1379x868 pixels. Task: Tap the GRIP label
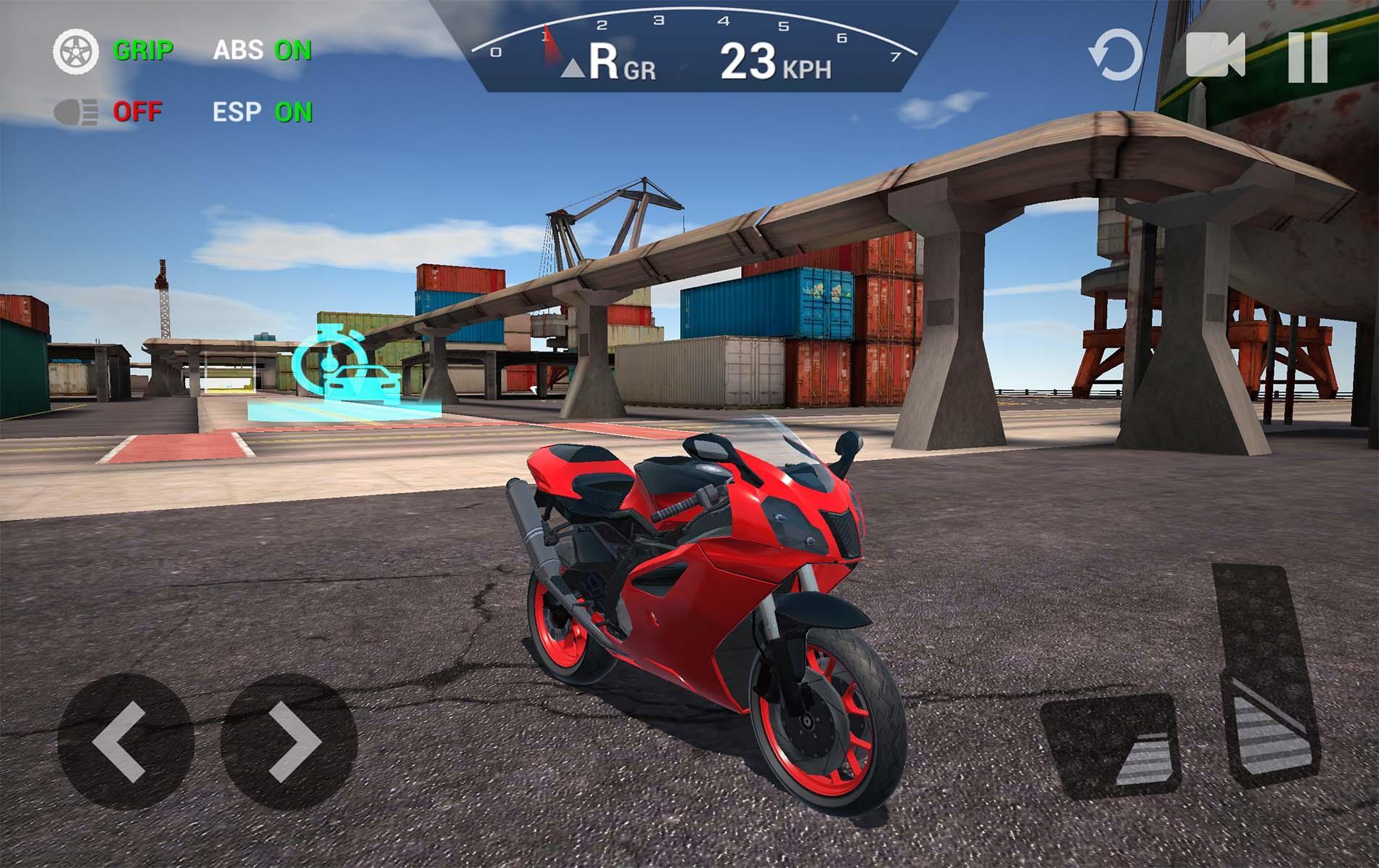coord(144,51)
